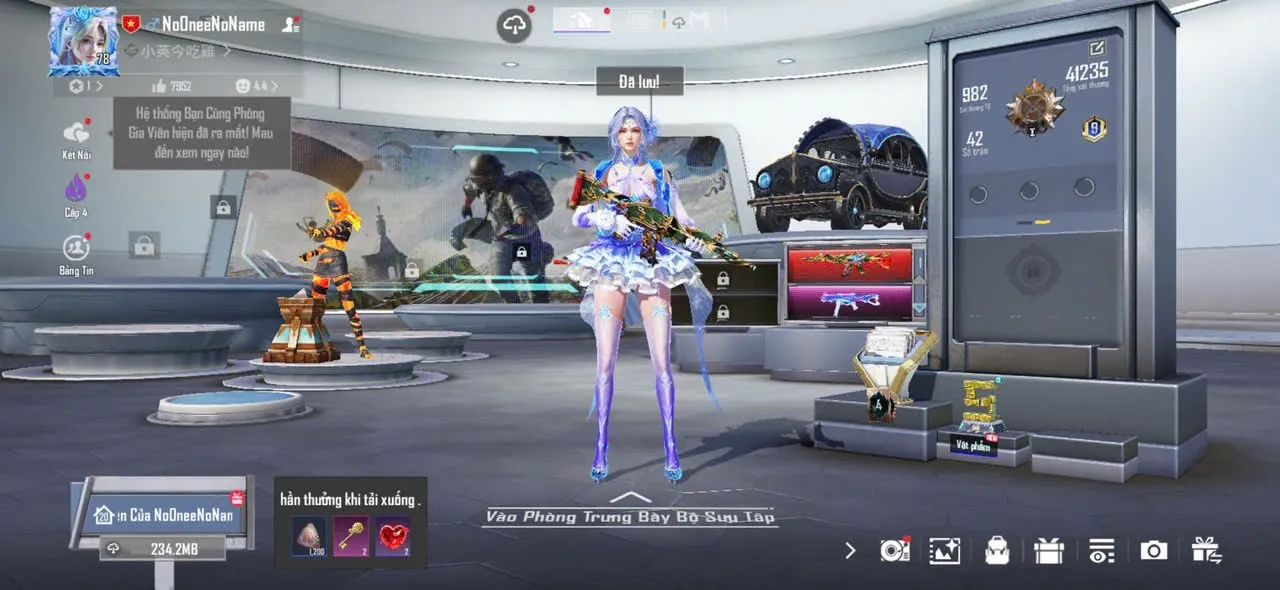Show the likes count 7952
Image resolution: width=1280 pixels, height=590 pixels.
click(172, 87)
